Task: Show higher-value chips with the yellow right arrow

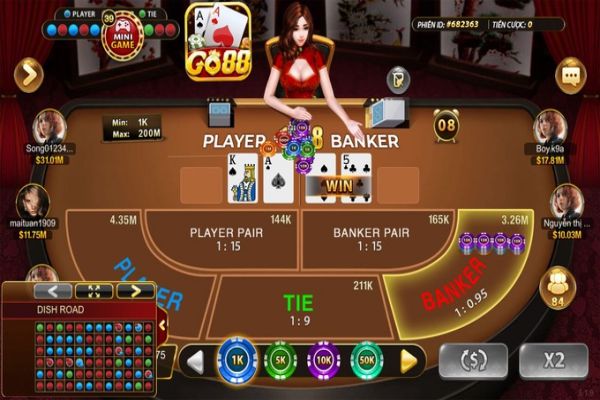Action: pyautogui.click(x=407, y=359)
